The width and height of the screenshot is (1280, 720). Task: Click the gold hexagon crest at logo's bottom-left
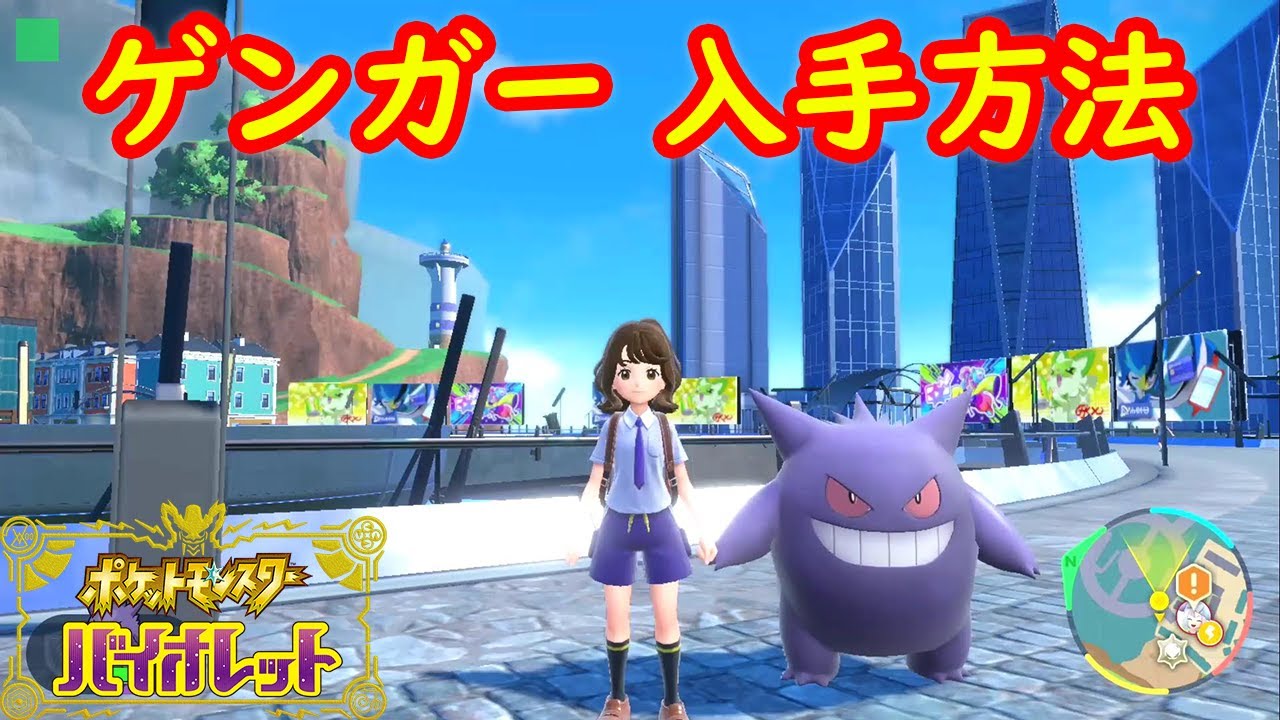coord(20,700)
